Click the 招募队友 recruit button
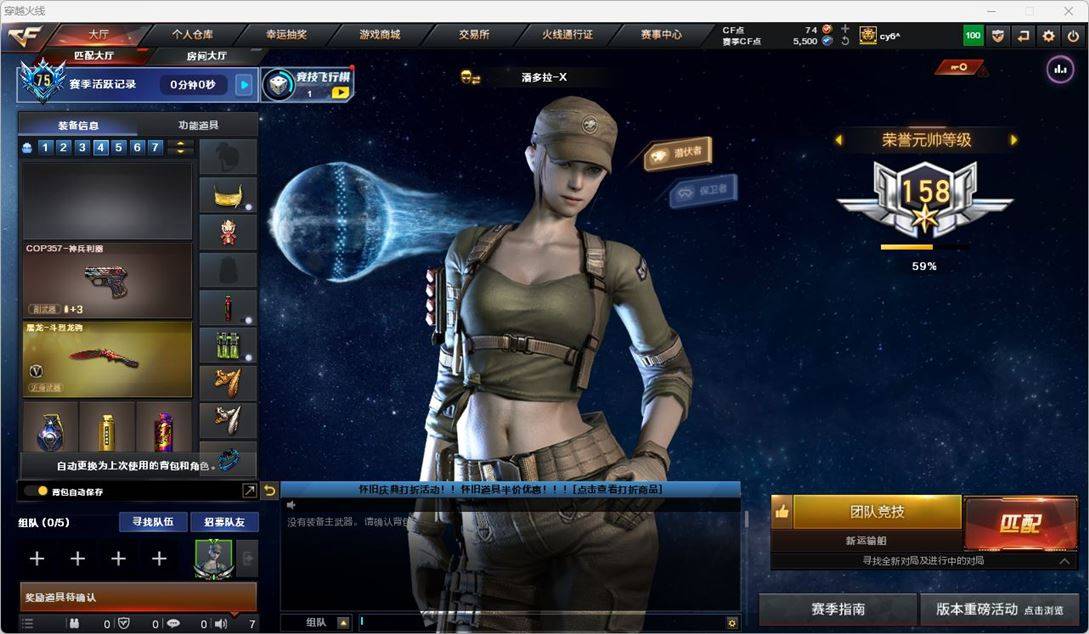Screen dimensions: 1089x634 224,522
